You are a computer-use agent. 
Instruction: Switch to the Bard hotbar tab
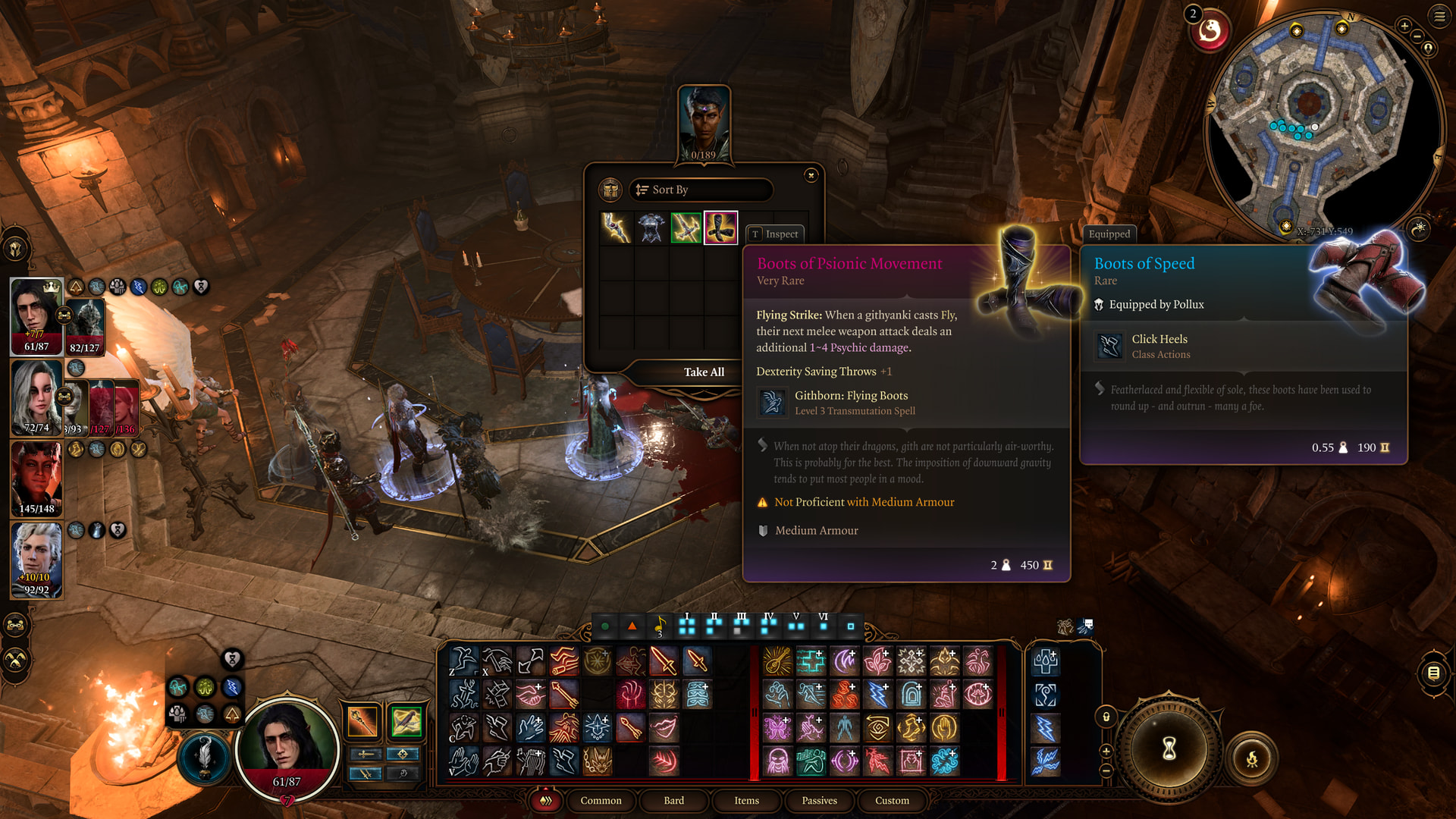pyautogui.click(x=673, y=801)
